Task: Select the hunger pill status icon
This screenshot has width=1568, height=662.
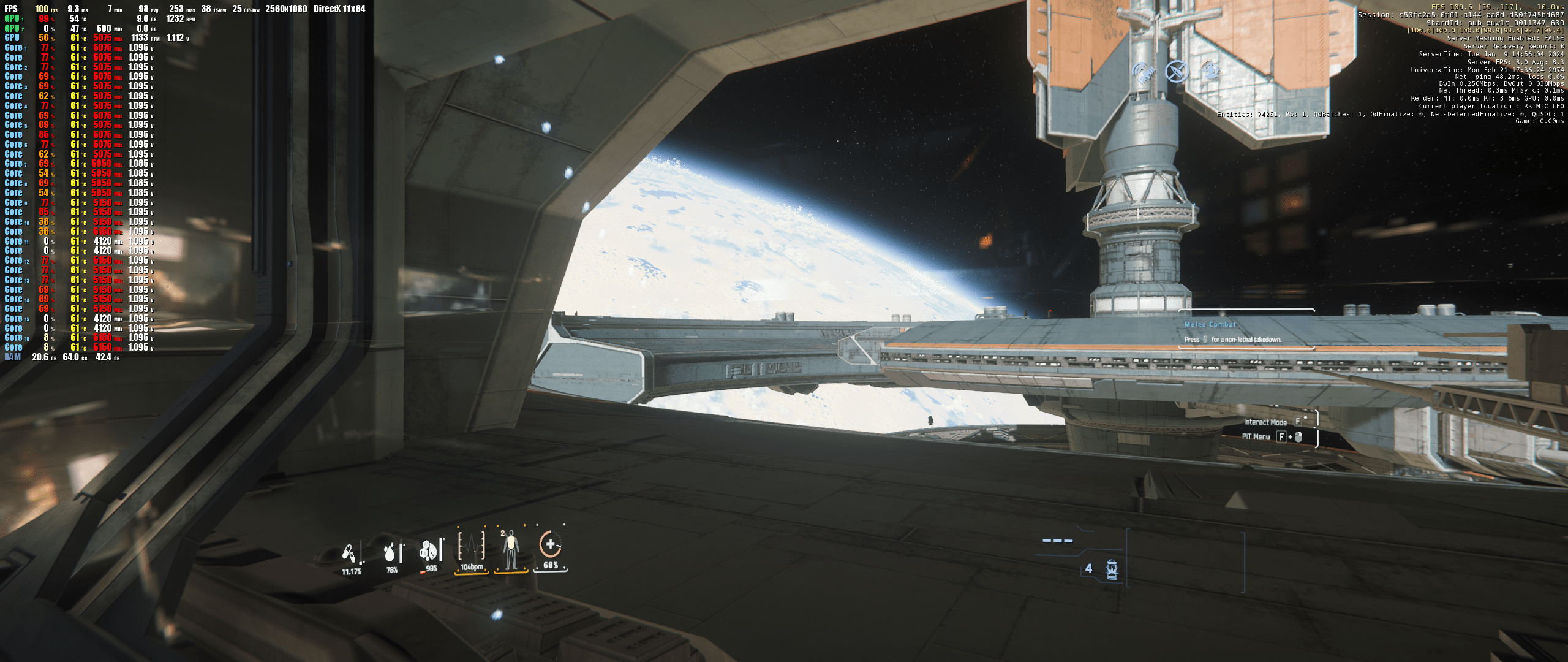Action: click(350, 554)
